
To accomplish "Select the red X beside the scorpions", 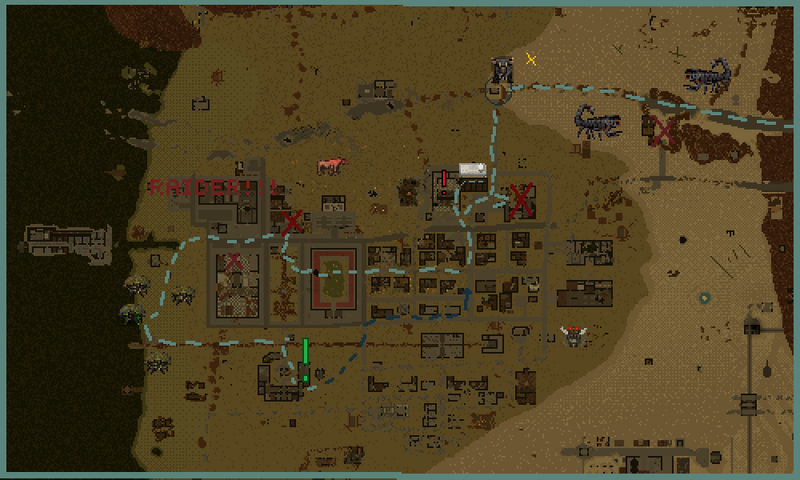I will tap(662, 130).
